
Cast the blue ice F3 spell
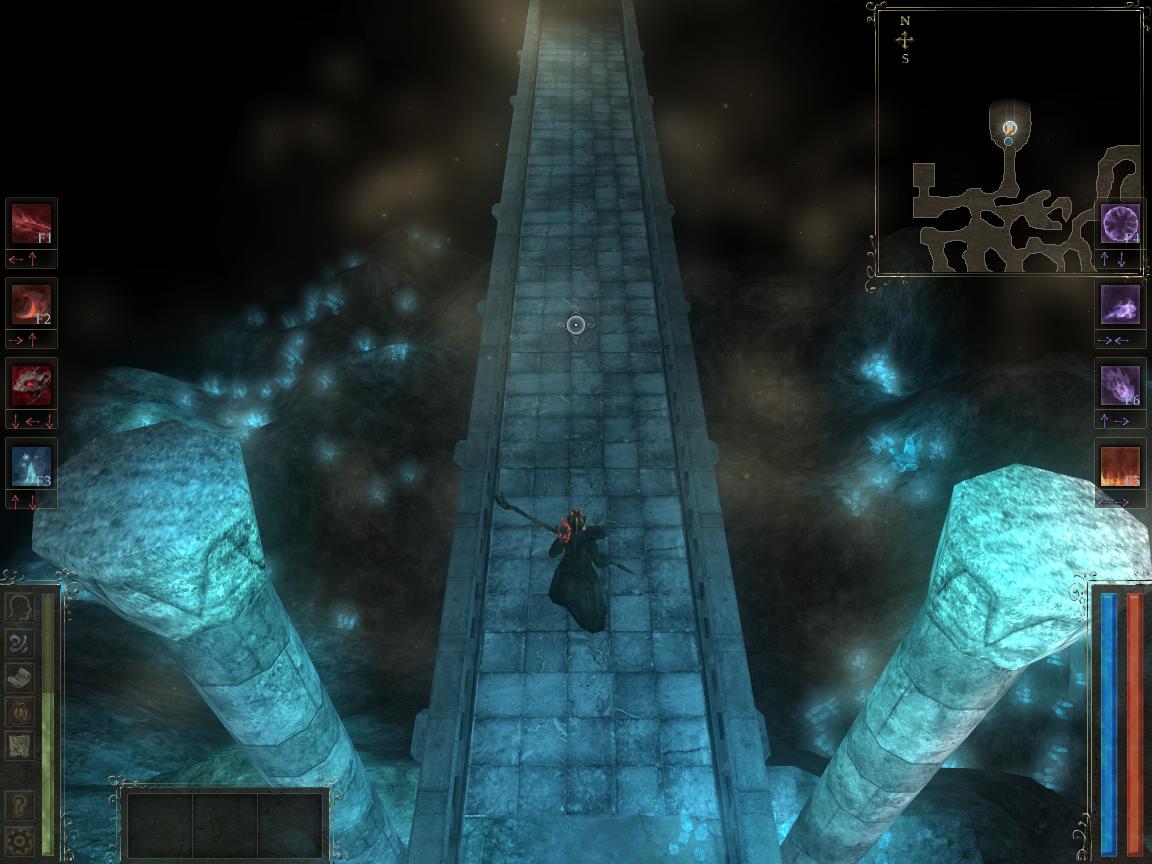click(x=31, y=465)
